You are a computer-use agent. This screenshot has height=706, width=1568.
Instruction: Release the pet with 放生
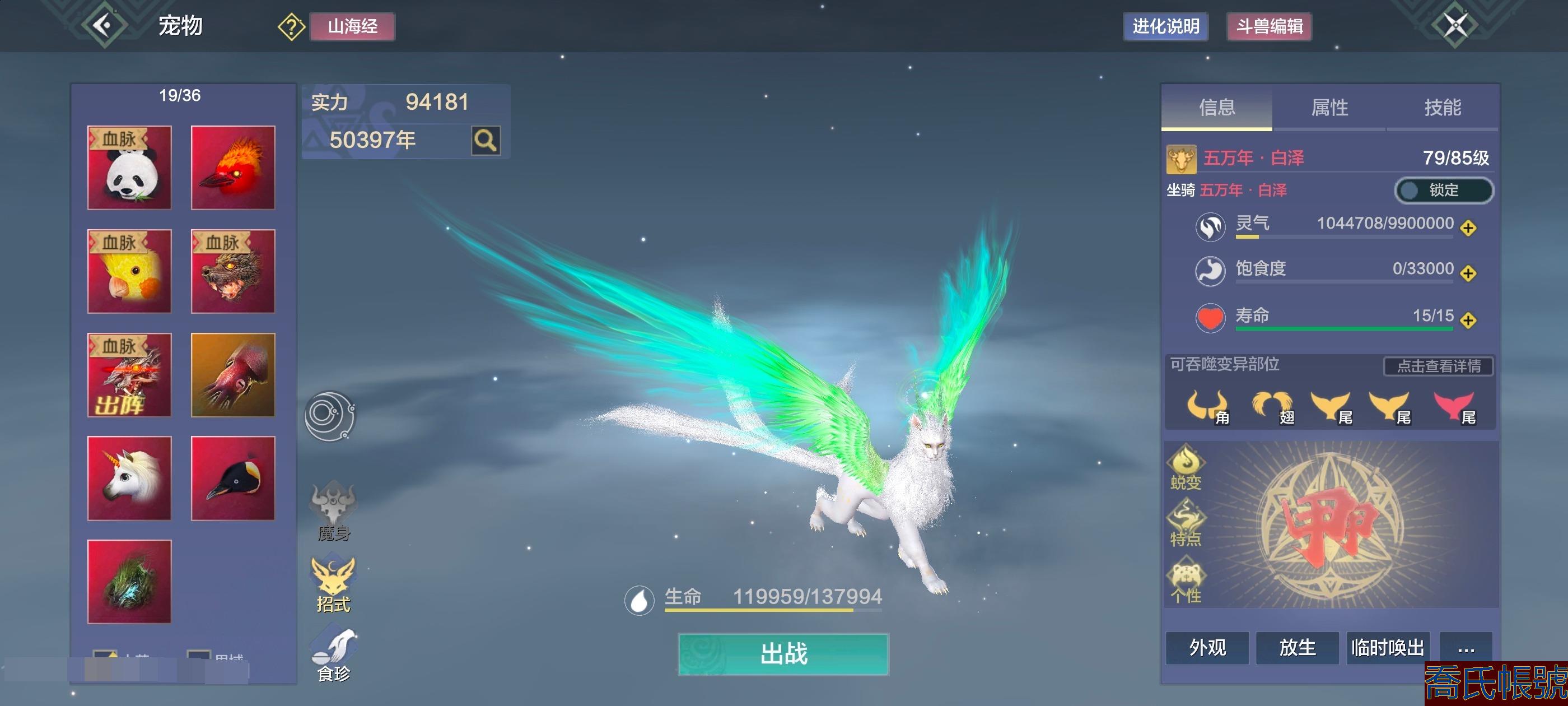pyautogui.click(x=1297, y=647)
